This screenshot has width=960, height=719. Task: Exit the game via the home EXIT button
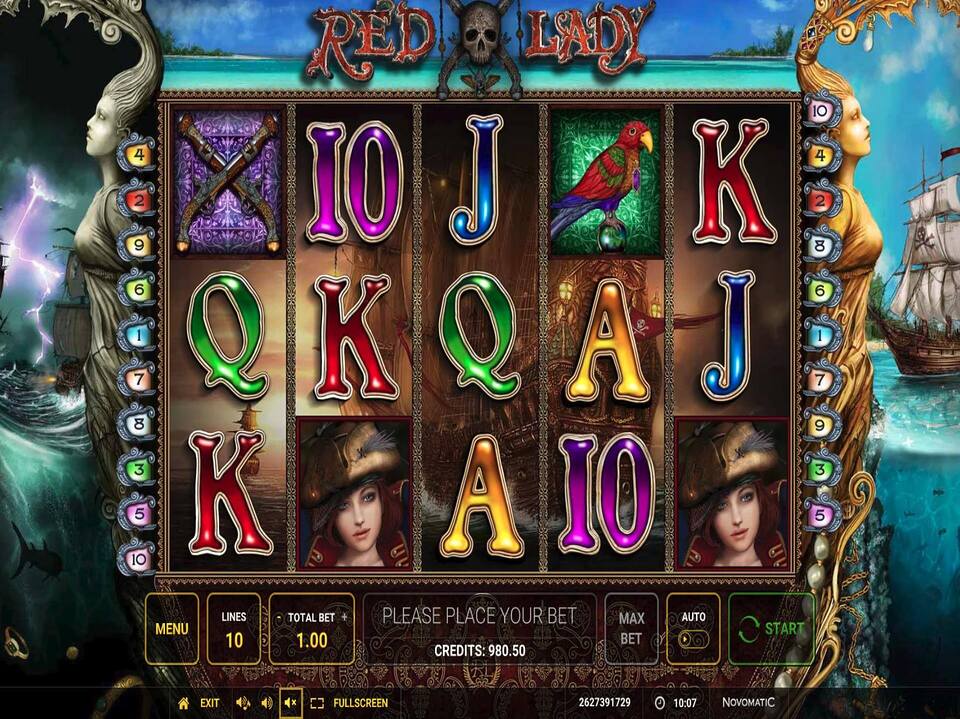coord(199,703)
